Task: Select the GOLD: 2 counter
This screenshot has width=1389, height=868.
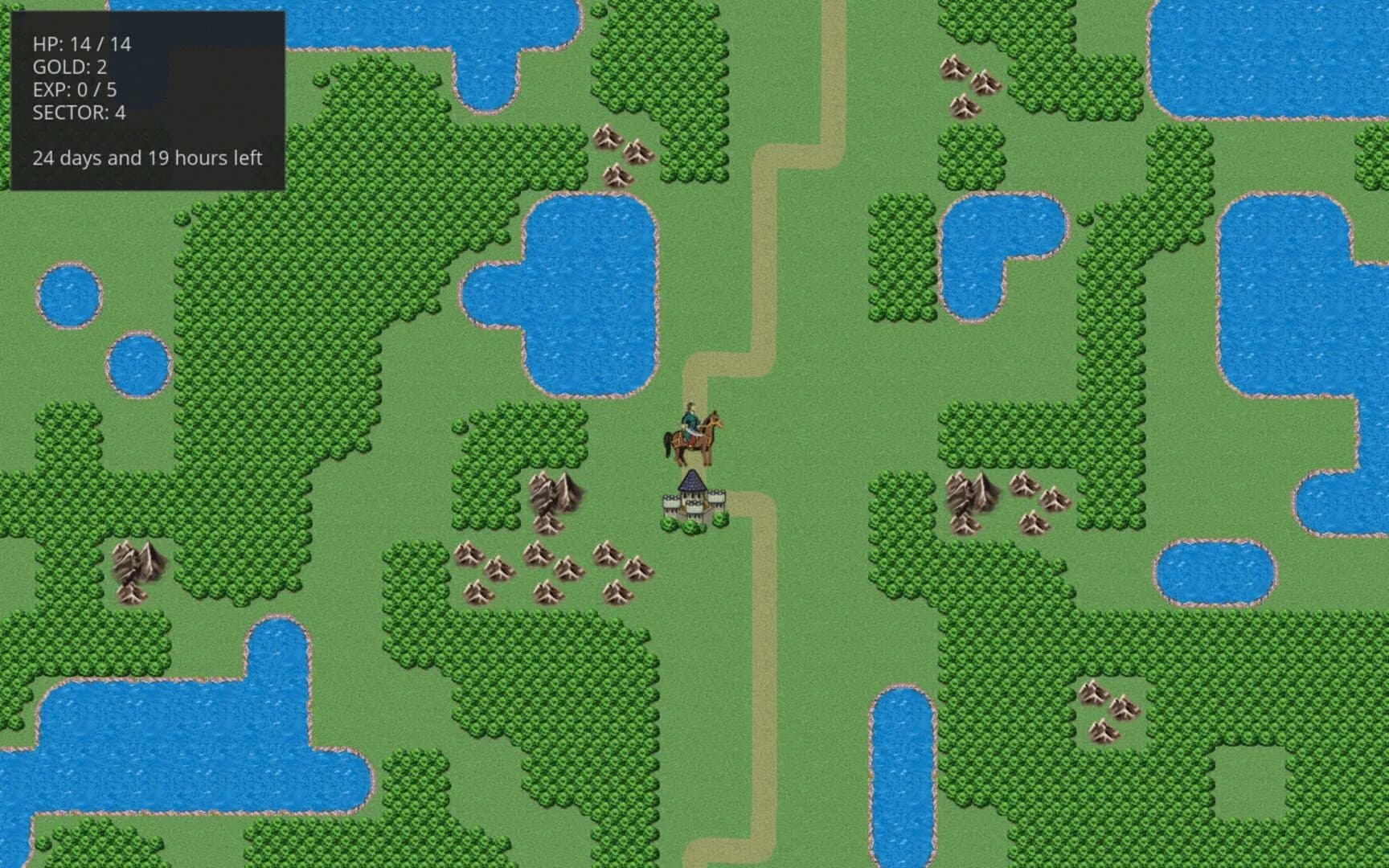Action: click(x=68, y=68)
